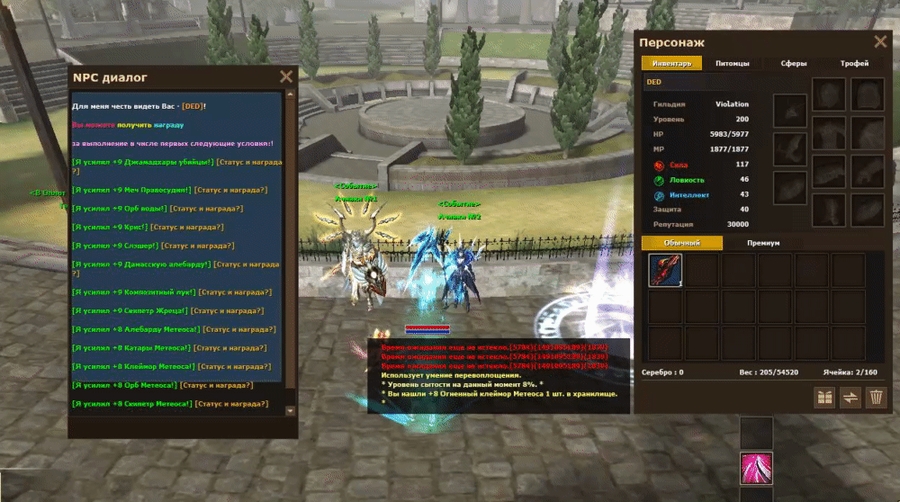Screen dimensions: 900x502
Task: Open the Сферы tab
Action: coord(794,63)
